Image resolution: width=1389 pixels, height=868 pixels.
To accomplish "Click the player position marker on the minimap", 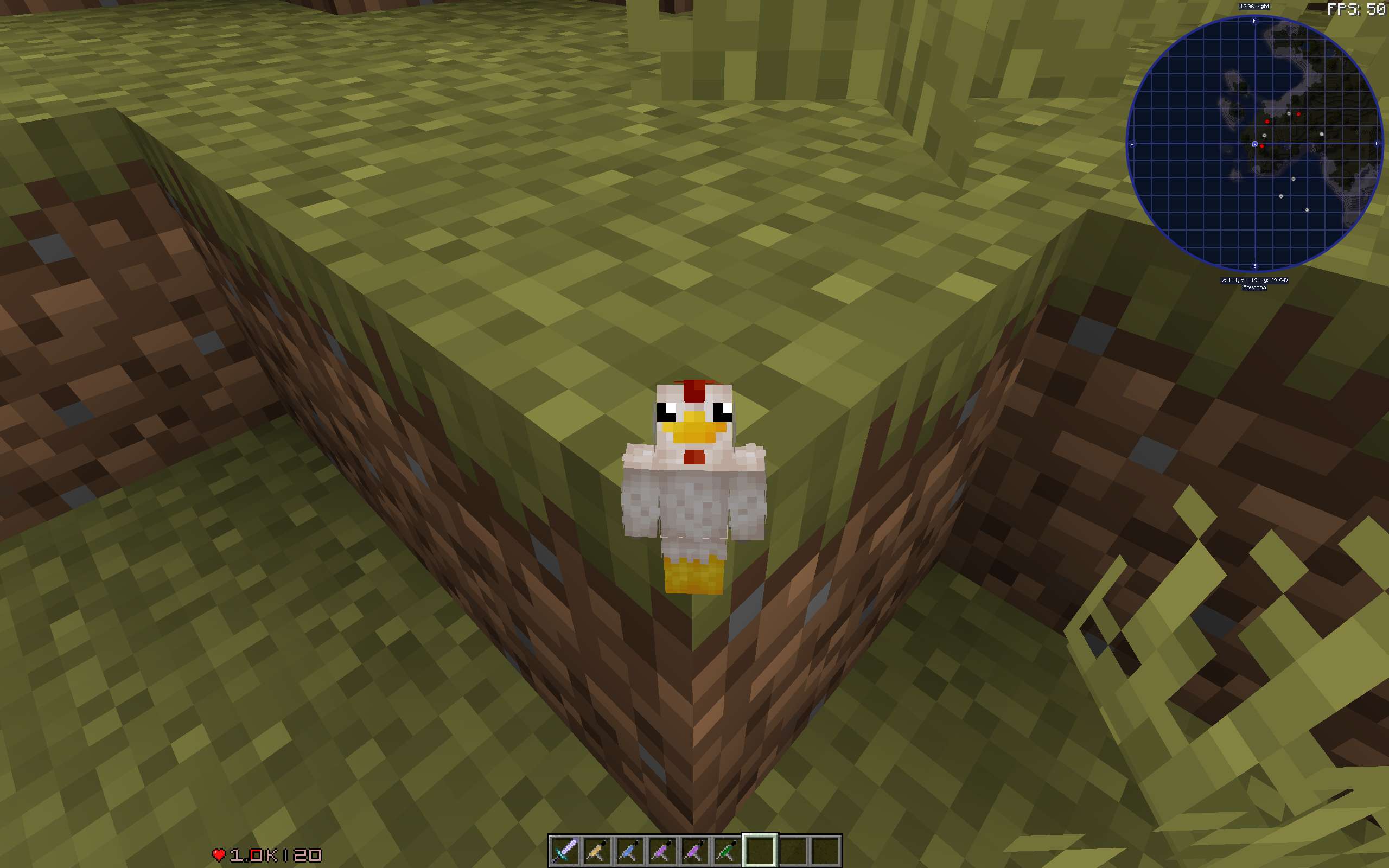I will coord(1254,144).
